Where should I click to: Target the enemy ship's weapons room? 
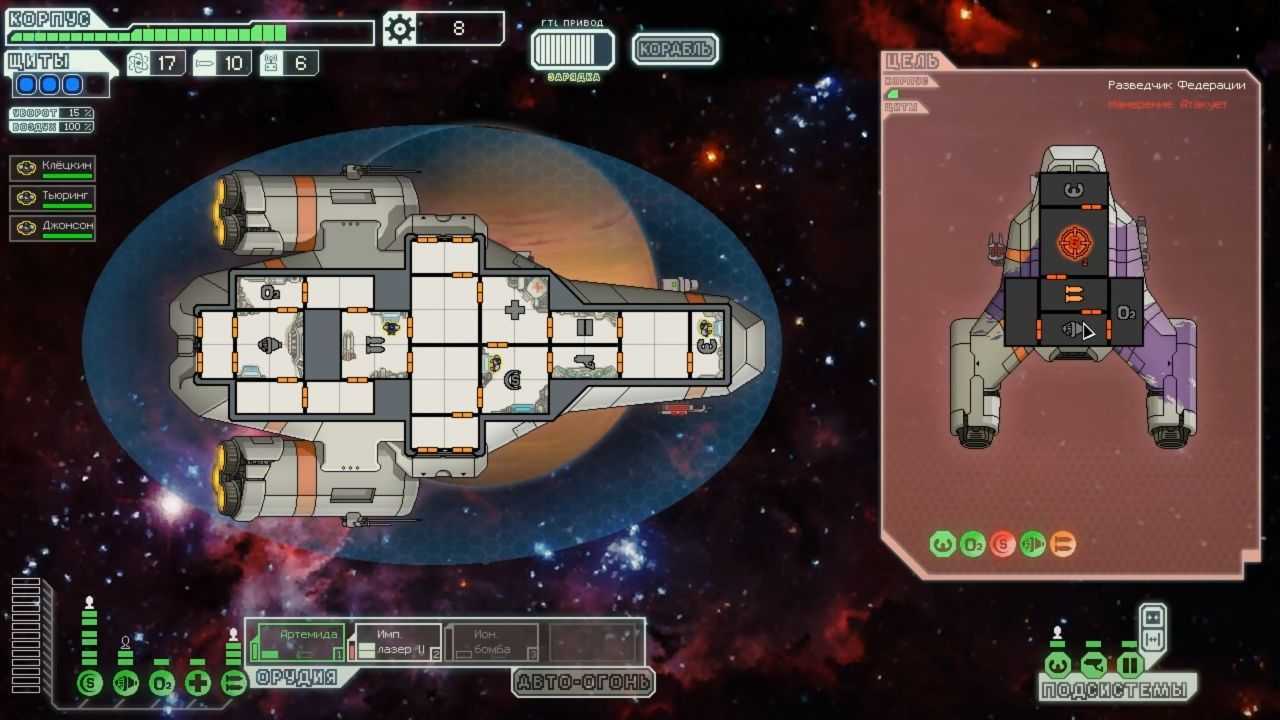tap(1073, 294)
